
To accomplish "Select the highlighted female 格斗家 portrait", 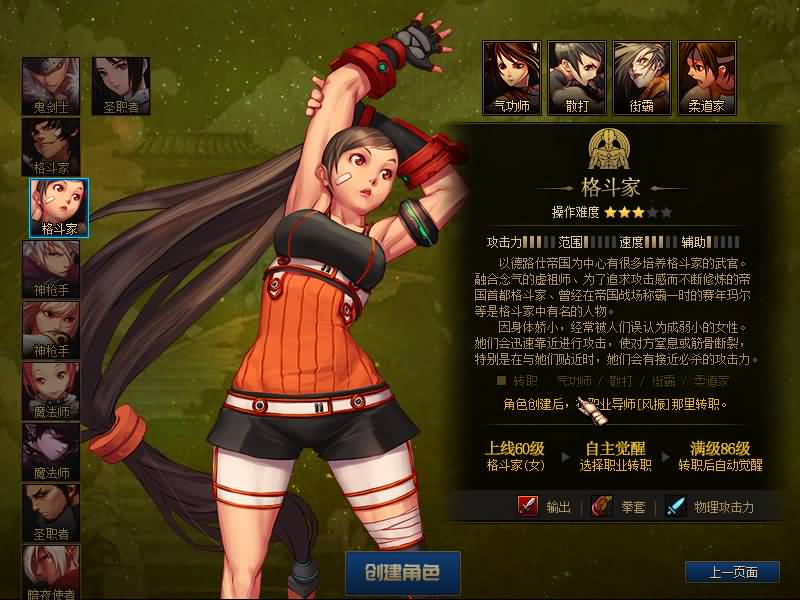I will click(x=59, y=207).
